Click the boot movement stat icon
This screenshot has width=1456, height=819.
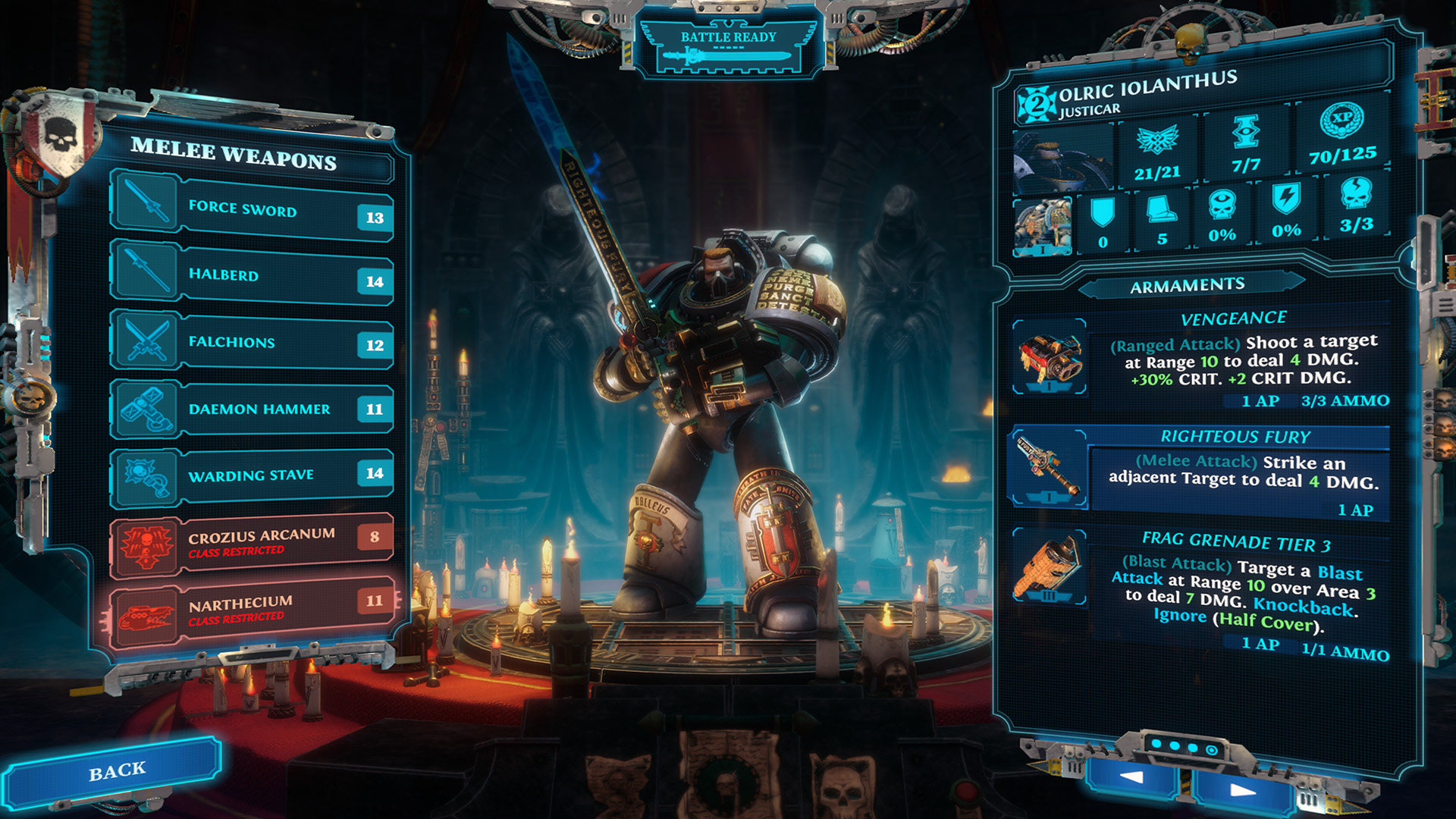coord(1162,210)
